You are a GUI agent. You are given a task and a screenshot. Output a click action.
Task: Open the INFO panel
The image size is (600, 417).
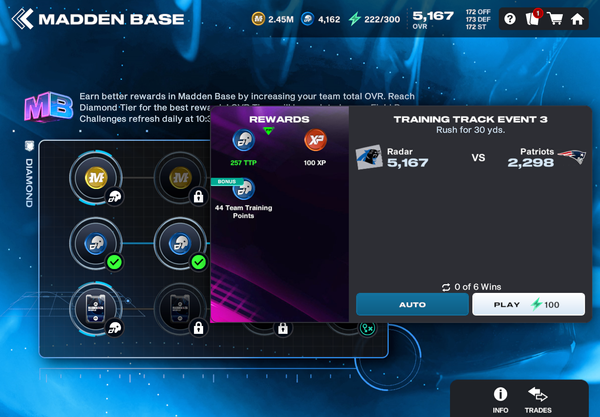(x=500, y=398)
